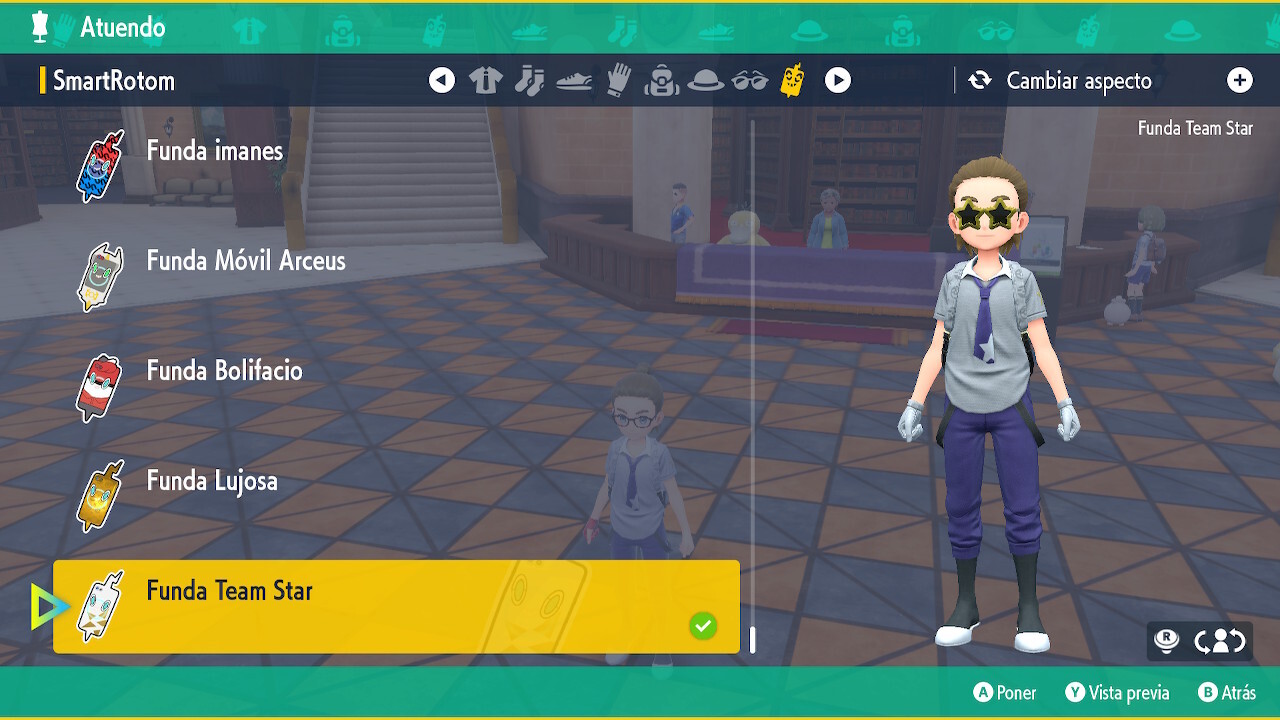Viewport: 1280px width, 720px height.
Task: Select the backpack category icon
Action: click(x=662, y=80)
